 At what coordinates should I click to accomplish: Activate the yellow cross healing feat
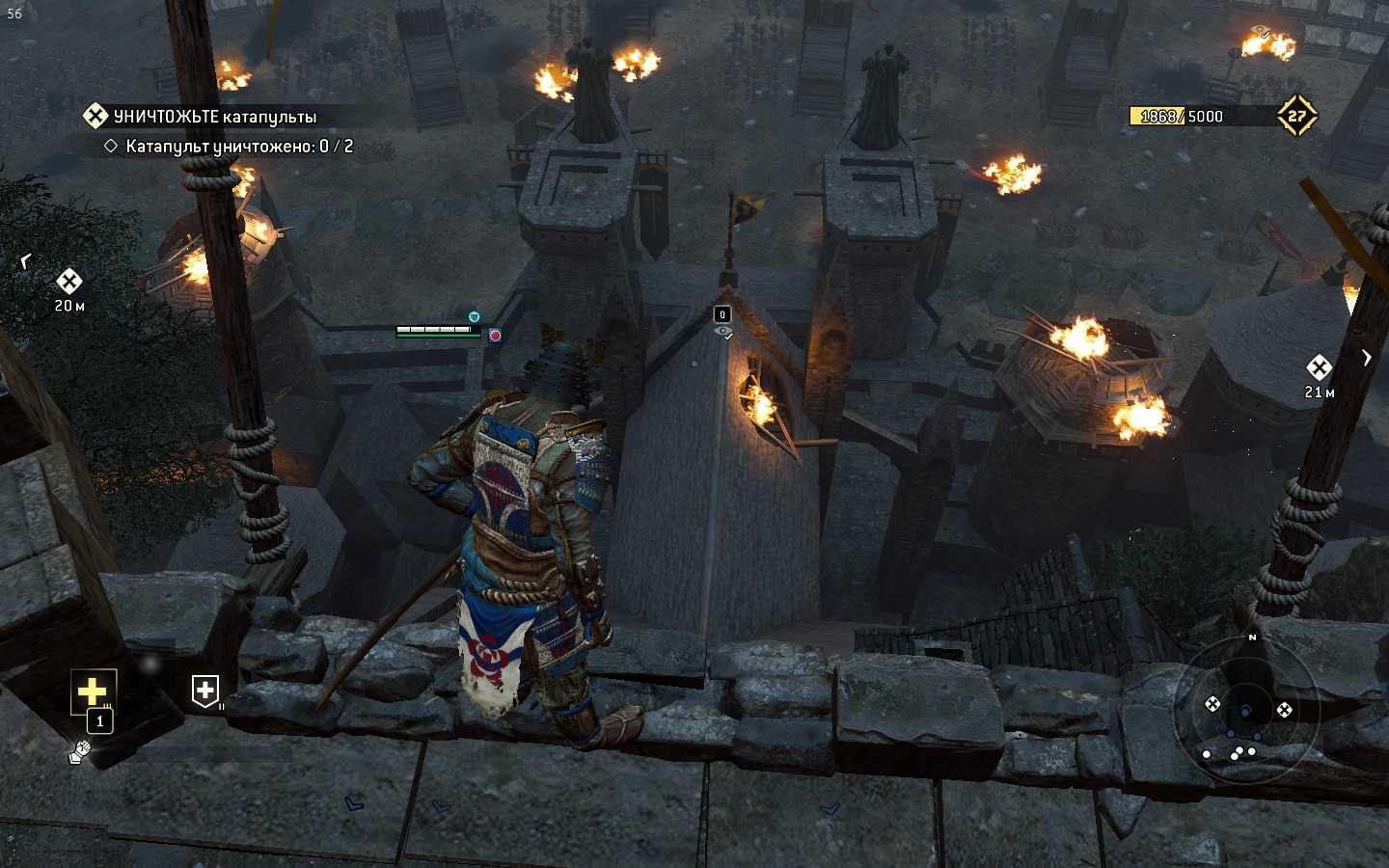point(93,691)
